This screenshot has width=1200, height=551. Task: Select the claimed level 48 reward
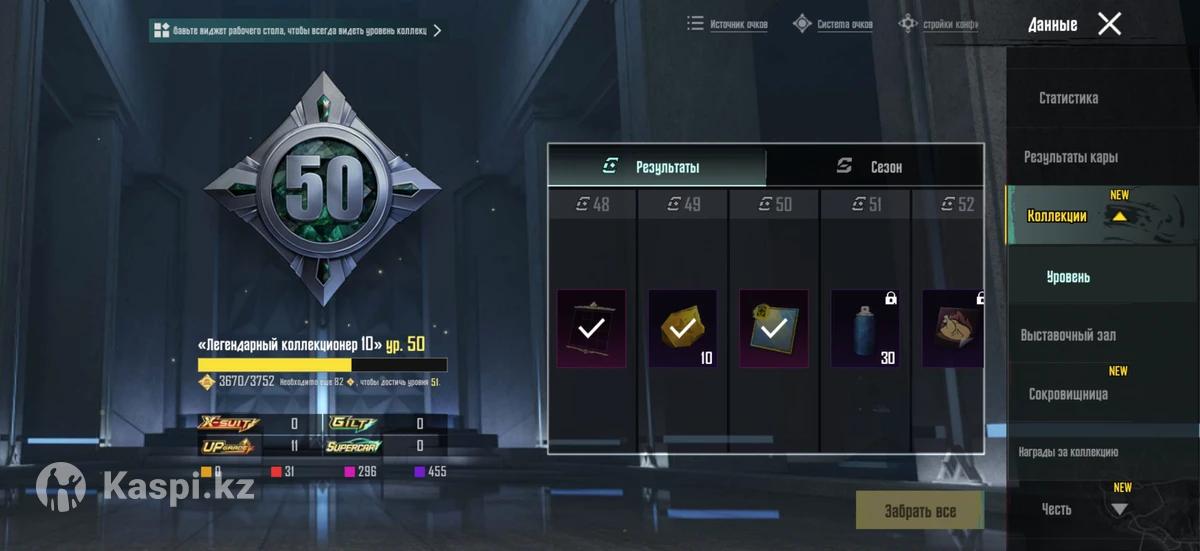tap(591, 329)
